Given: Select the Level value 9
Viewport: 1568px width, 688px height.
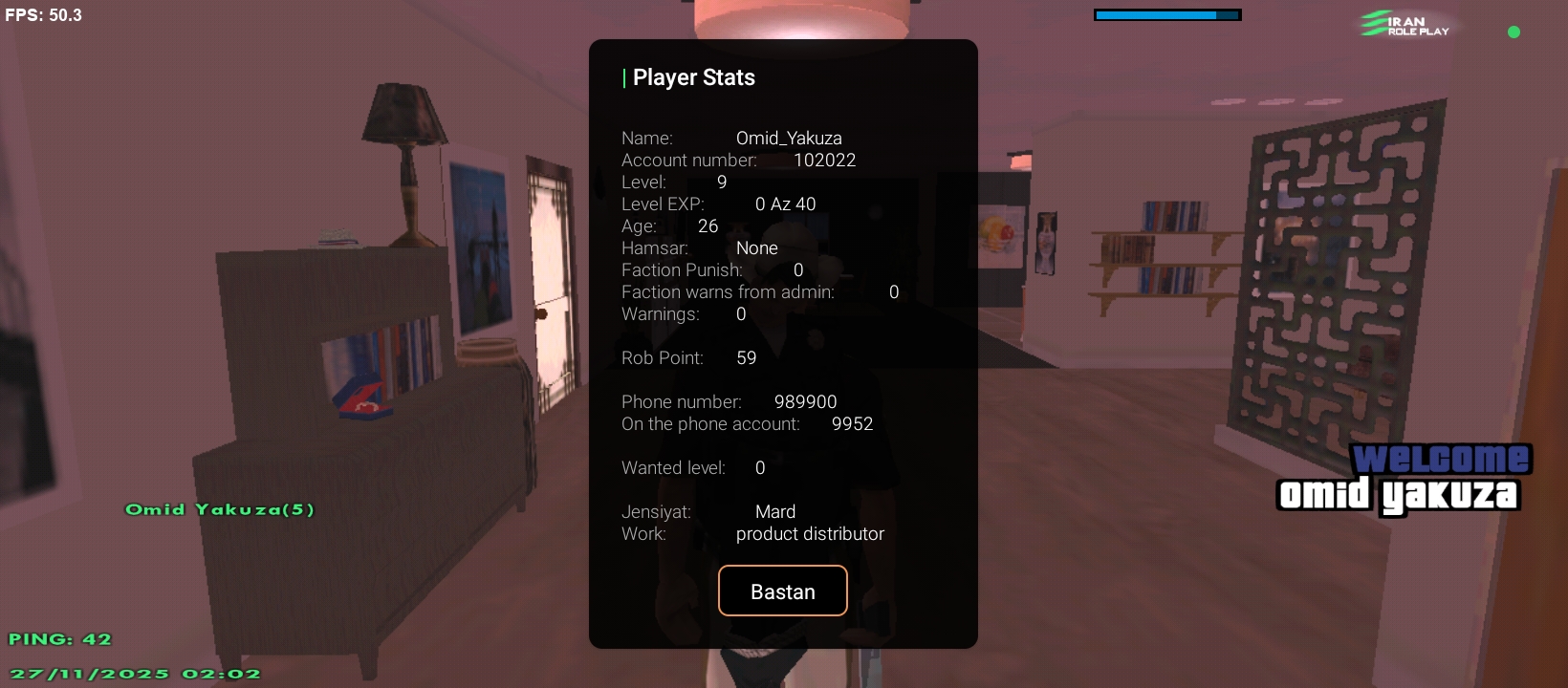Looking at the screenshot, I should click(722, 182).
